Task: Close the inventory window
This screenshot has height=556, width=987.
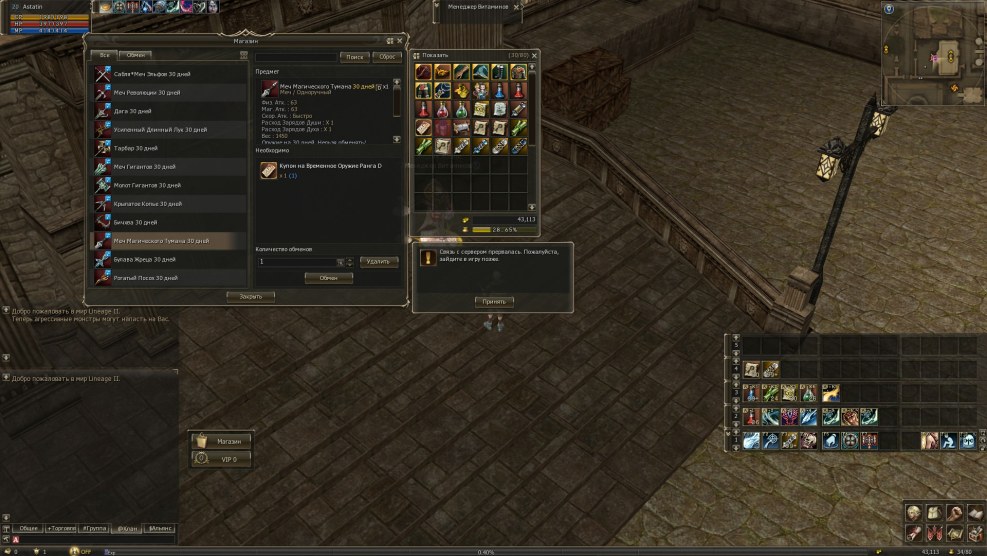Action: pyautogui.click(x=534, y=55)
